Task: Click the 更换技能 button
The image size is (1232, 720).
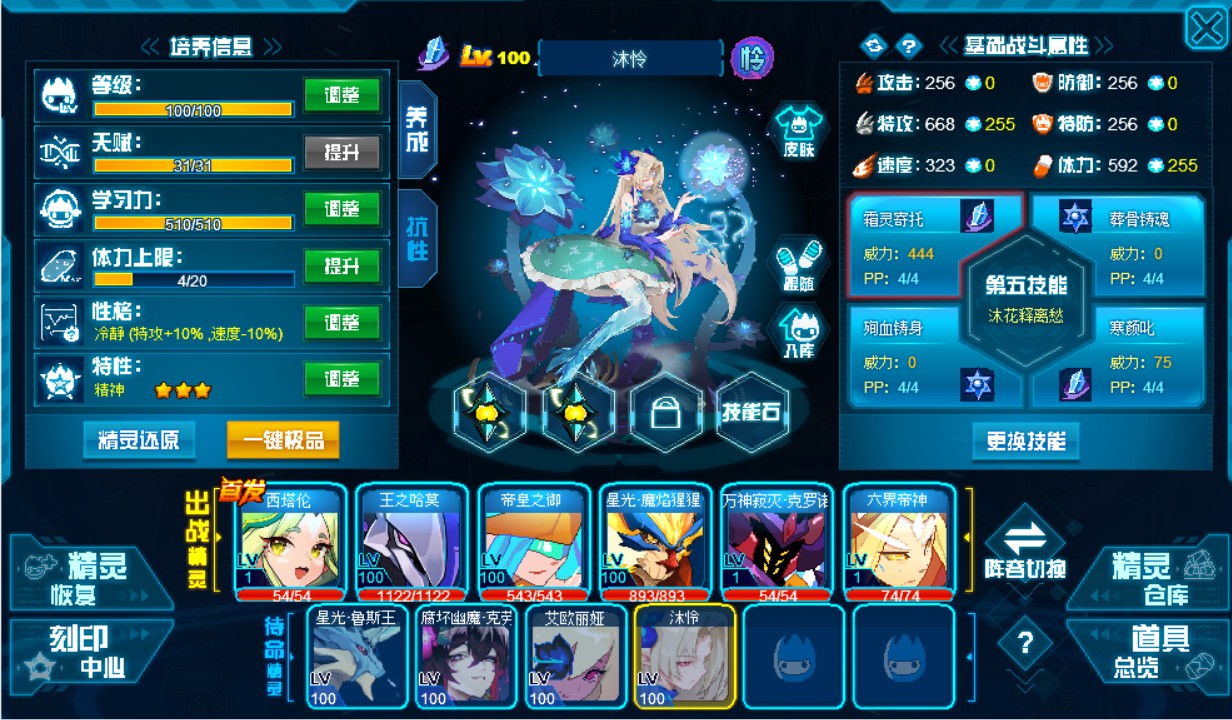Action: point(1025,441)
